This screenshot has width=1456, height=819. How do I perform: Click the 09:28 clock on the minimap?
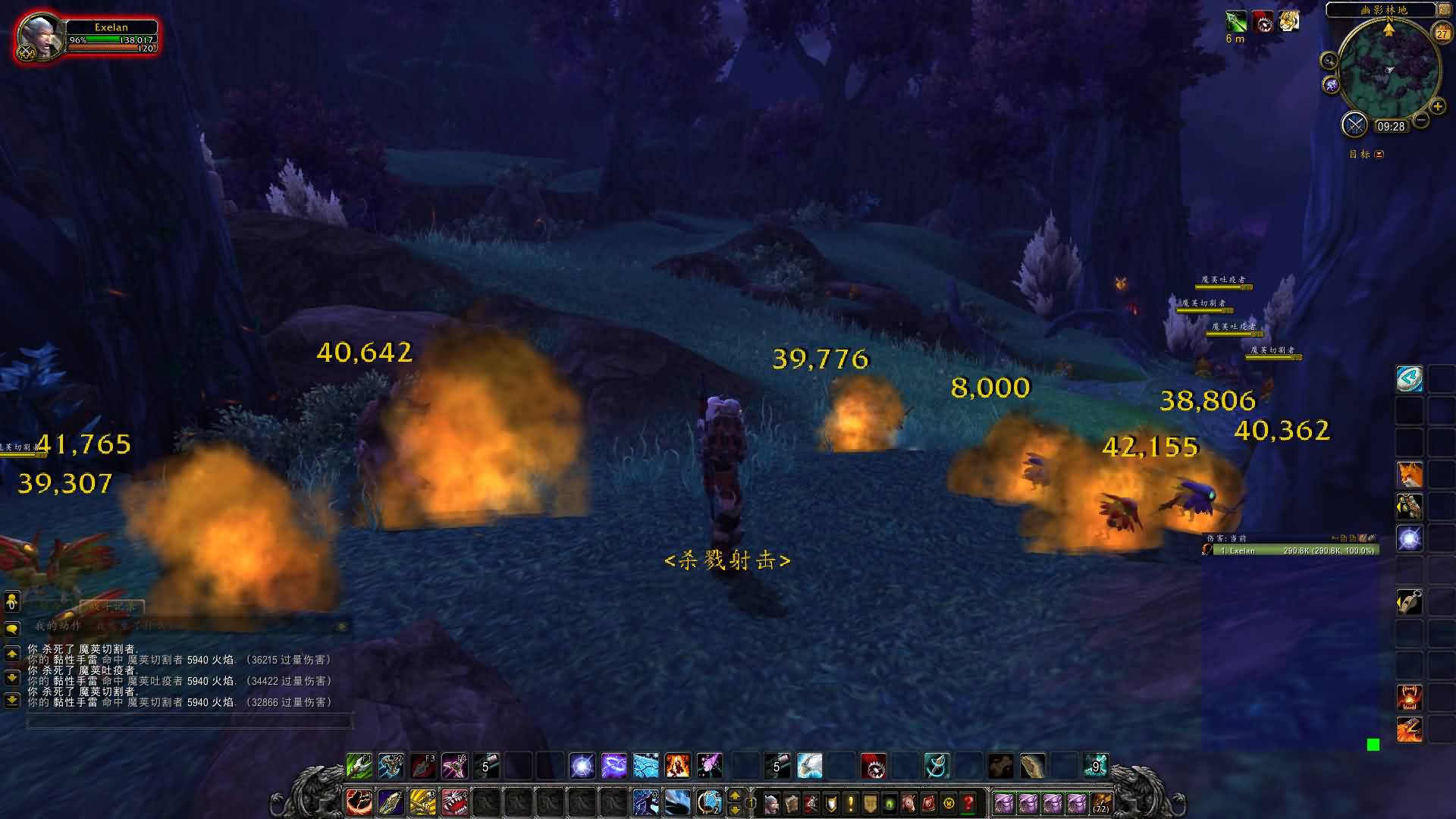coord(1391,127)
